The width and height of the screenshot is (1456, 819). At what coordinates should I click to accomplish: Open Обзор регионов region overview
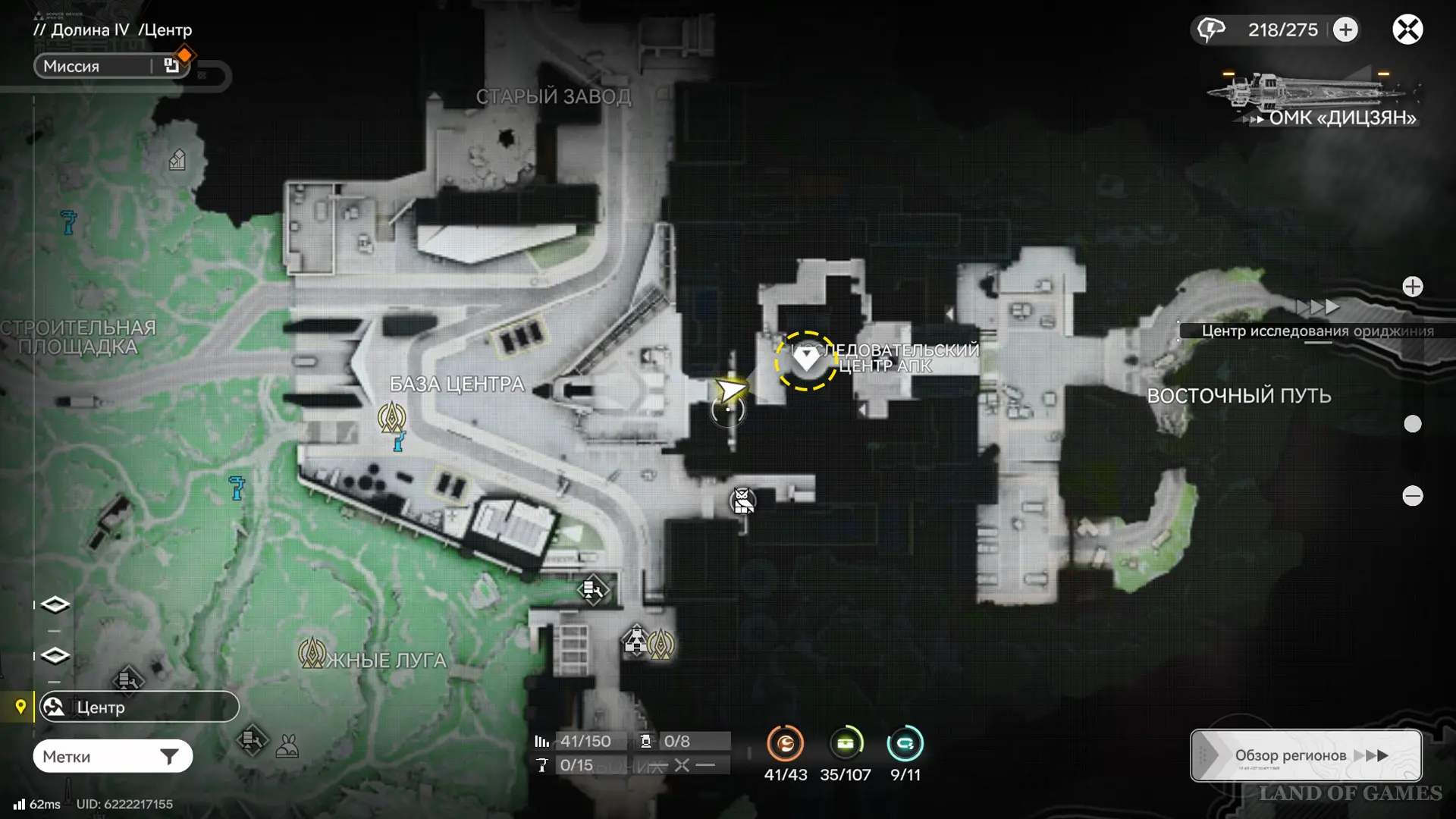(x=1305, y=755)
